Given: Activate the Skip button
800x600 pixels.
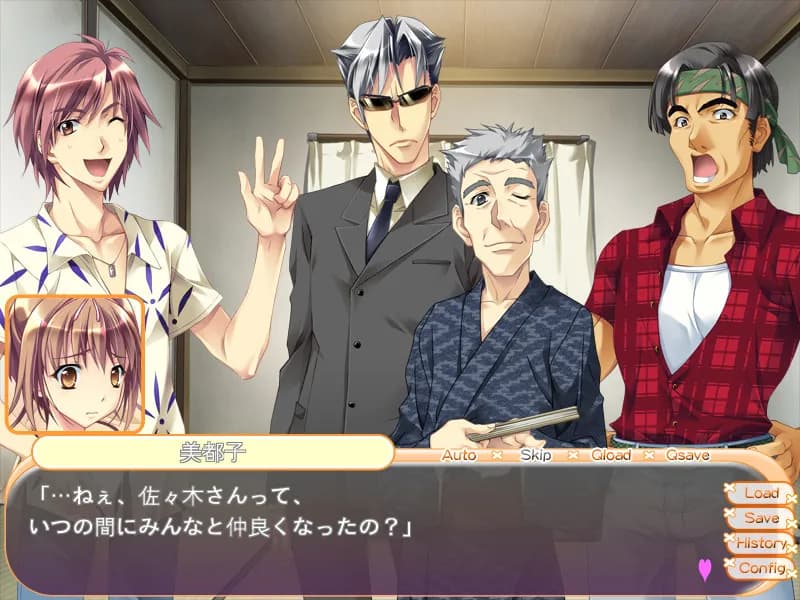Looking at the screenshot, I should [535, 454].
